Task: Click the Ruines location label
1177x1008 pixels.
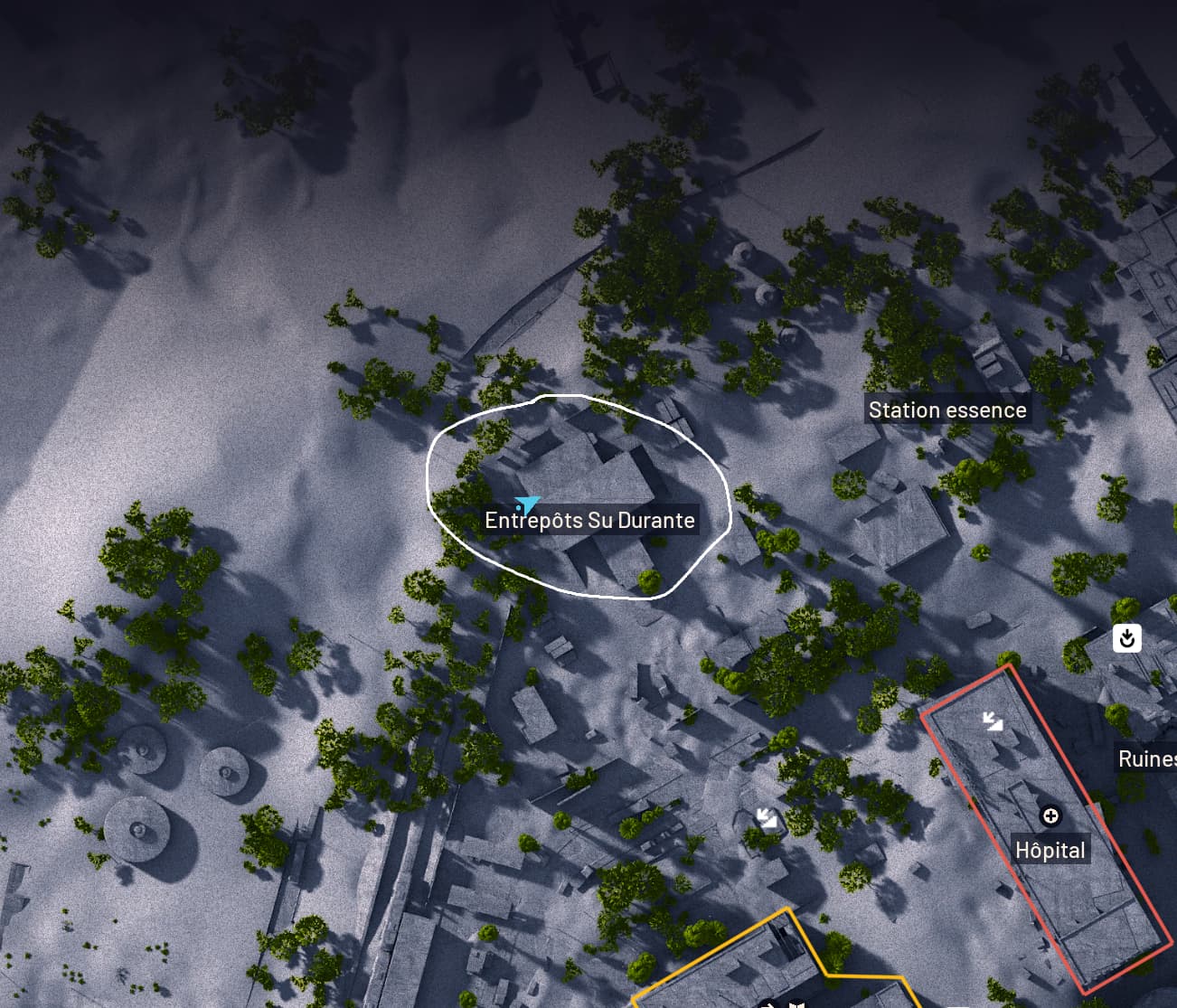Action: (1146, 758)
